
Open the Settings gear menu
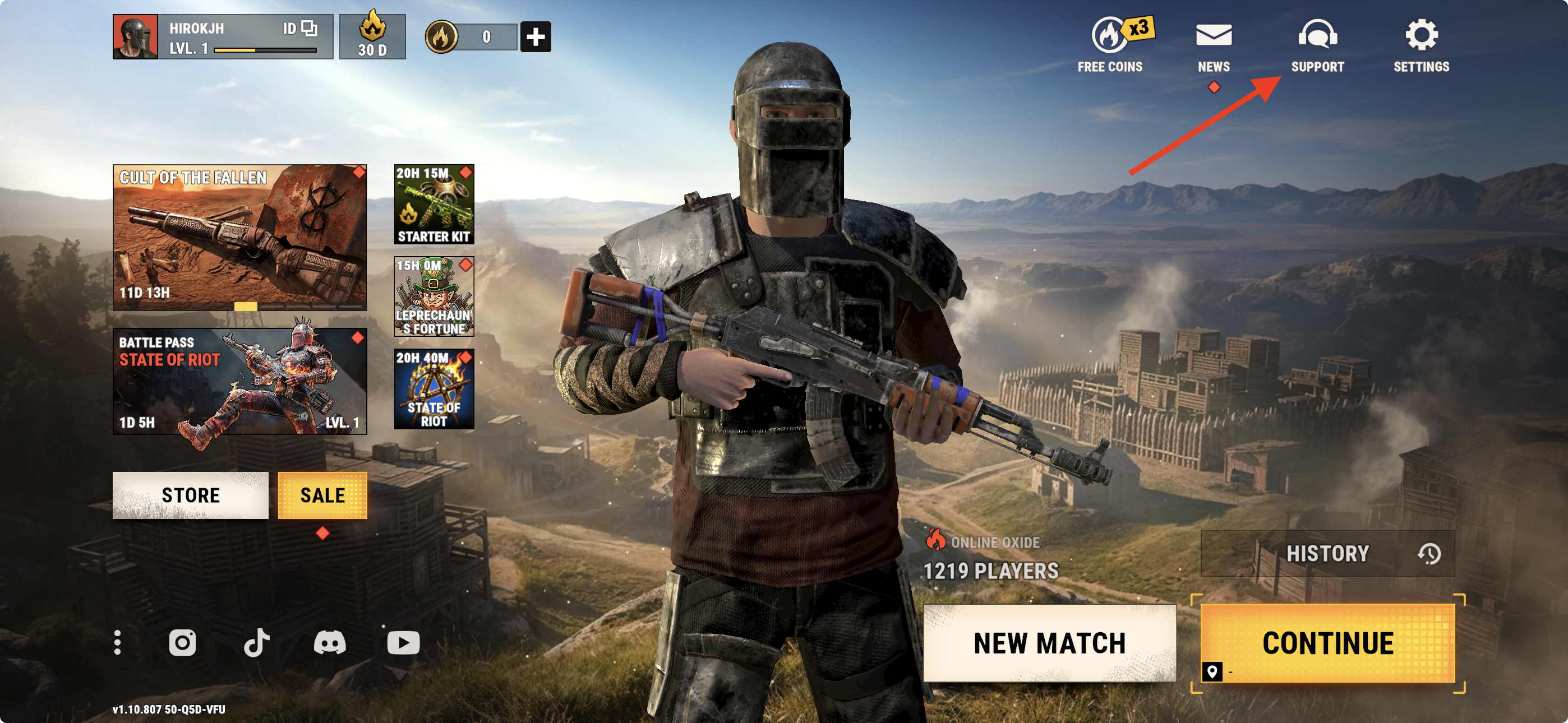click(1421, 44)
